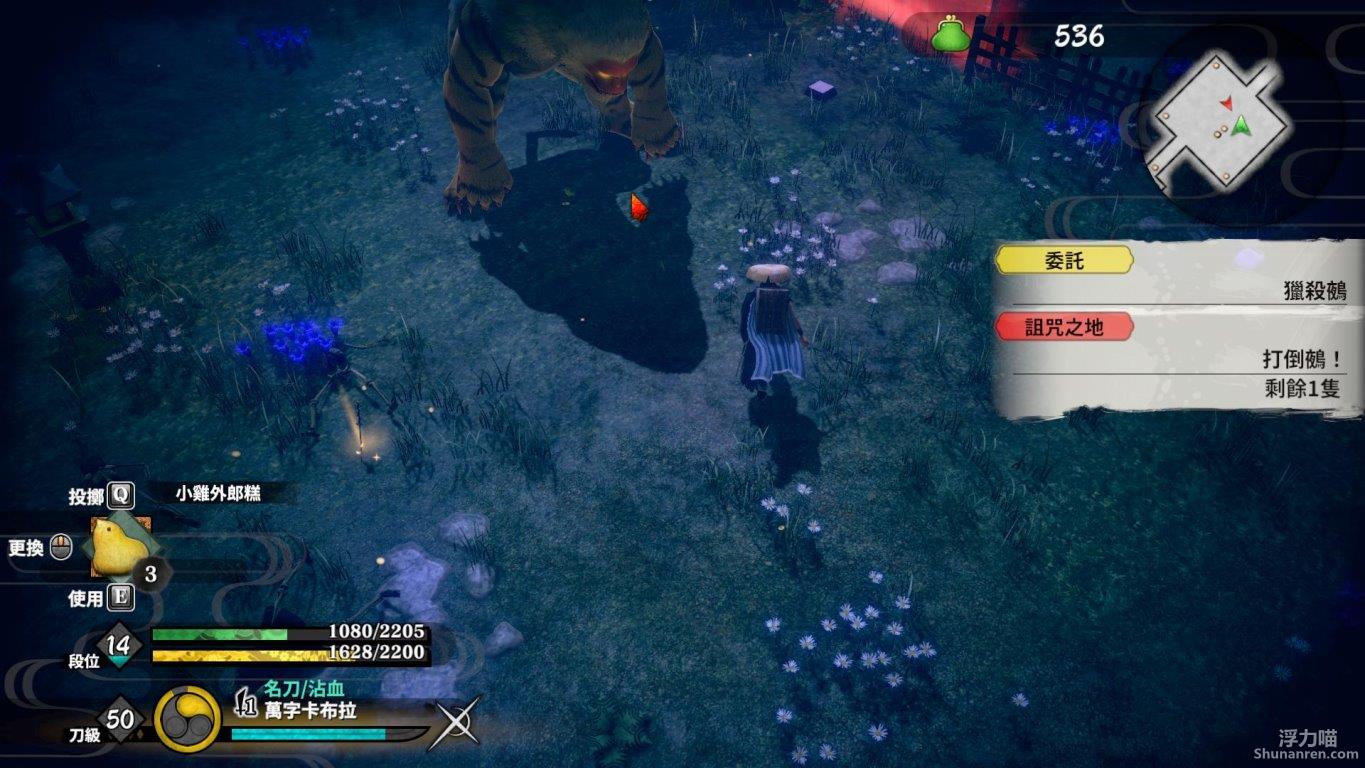Open the 委託 quest tracker entry
Viewport: 1365px width, 768px height.
1066,261
